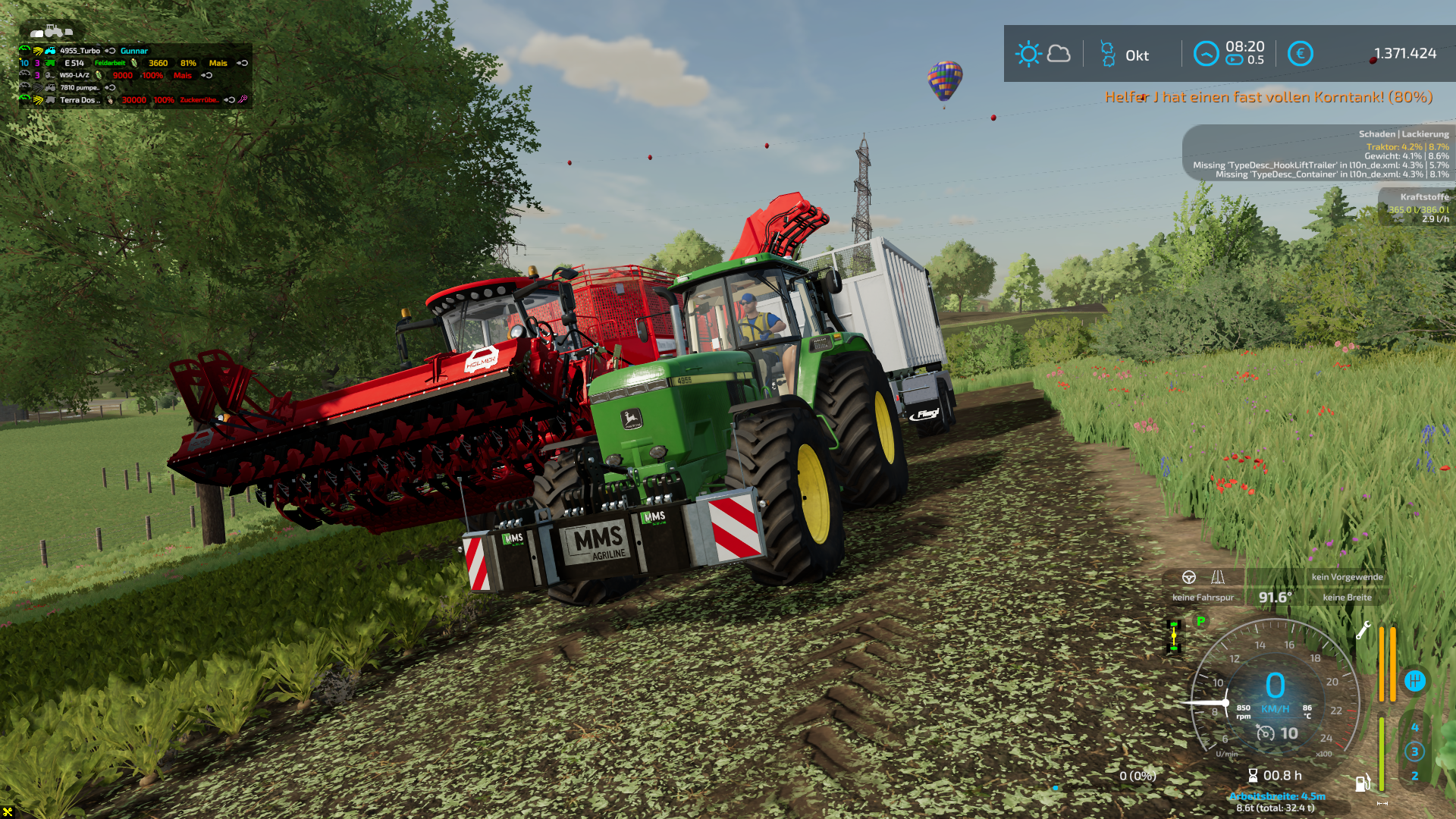Image resolution: width=1456 pixels, height=819 pixels.
Task: Click the lane tracks icon
Action: click(x=1218, y=577)
